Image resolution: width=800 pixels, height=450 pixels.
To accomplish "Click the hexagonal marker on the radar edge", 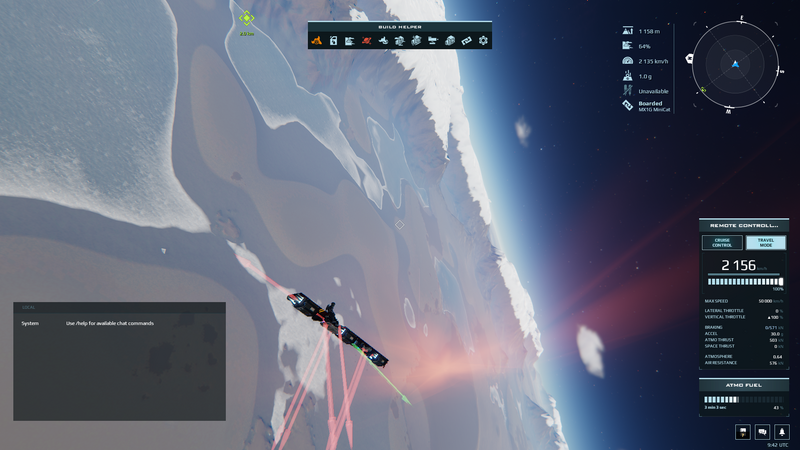I will click(x=690, y=59).
